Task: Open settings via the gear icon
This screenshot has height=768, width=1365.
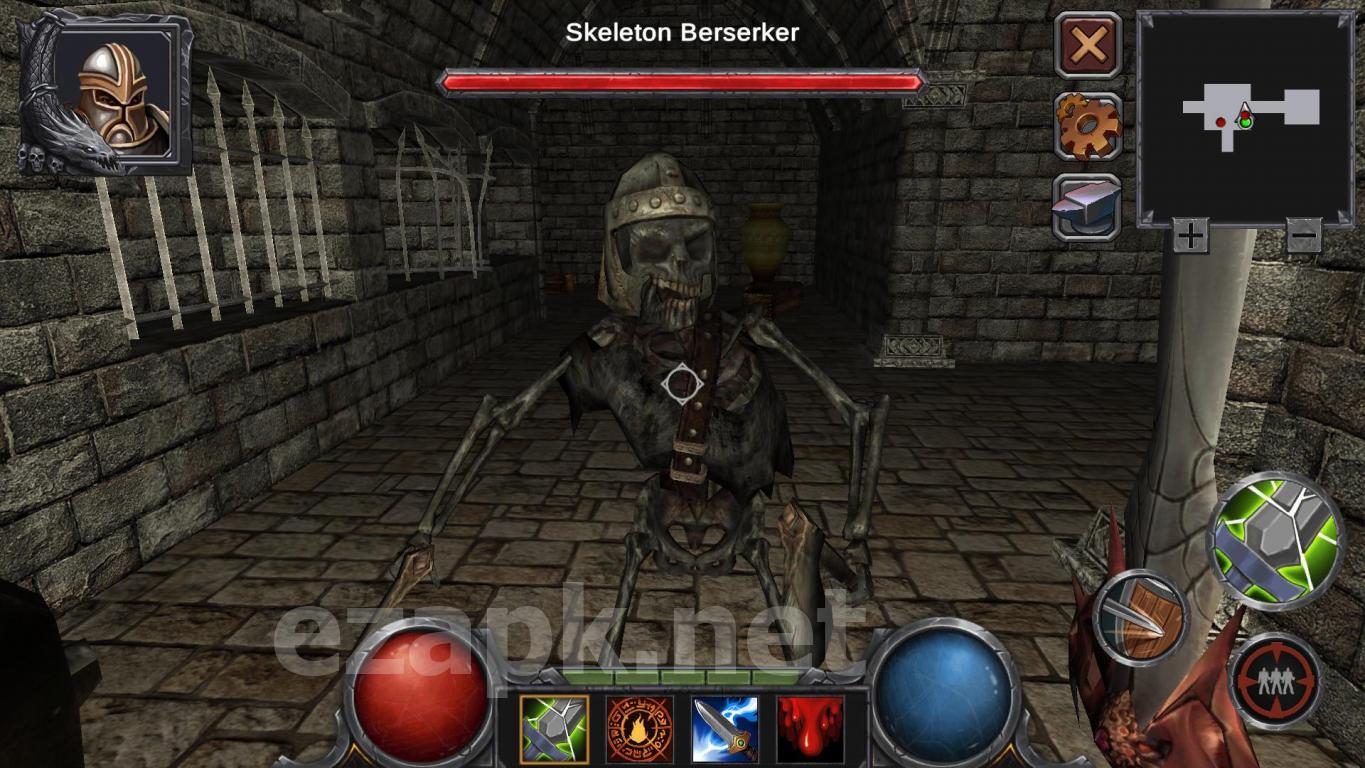Action: (x=1088, y=126)
